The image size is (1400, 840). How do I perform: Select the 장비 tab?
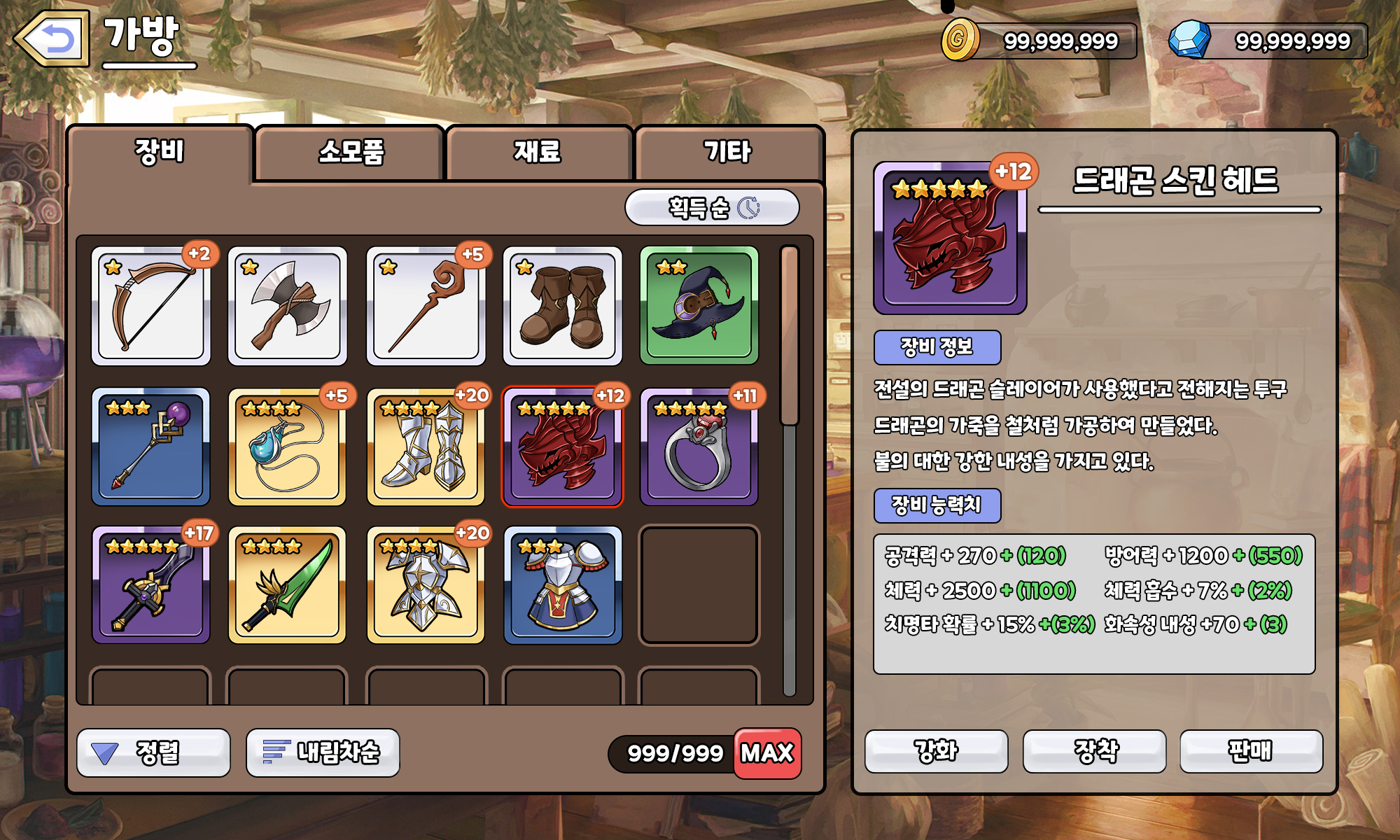tap(160, 152)
